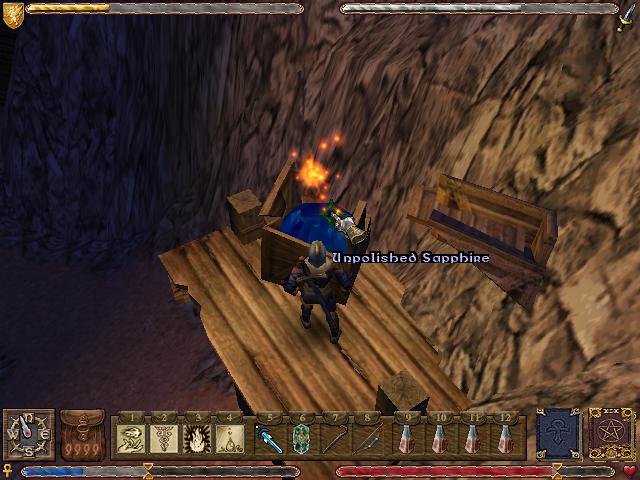Use the potion in slot 9

click(406, 437)
